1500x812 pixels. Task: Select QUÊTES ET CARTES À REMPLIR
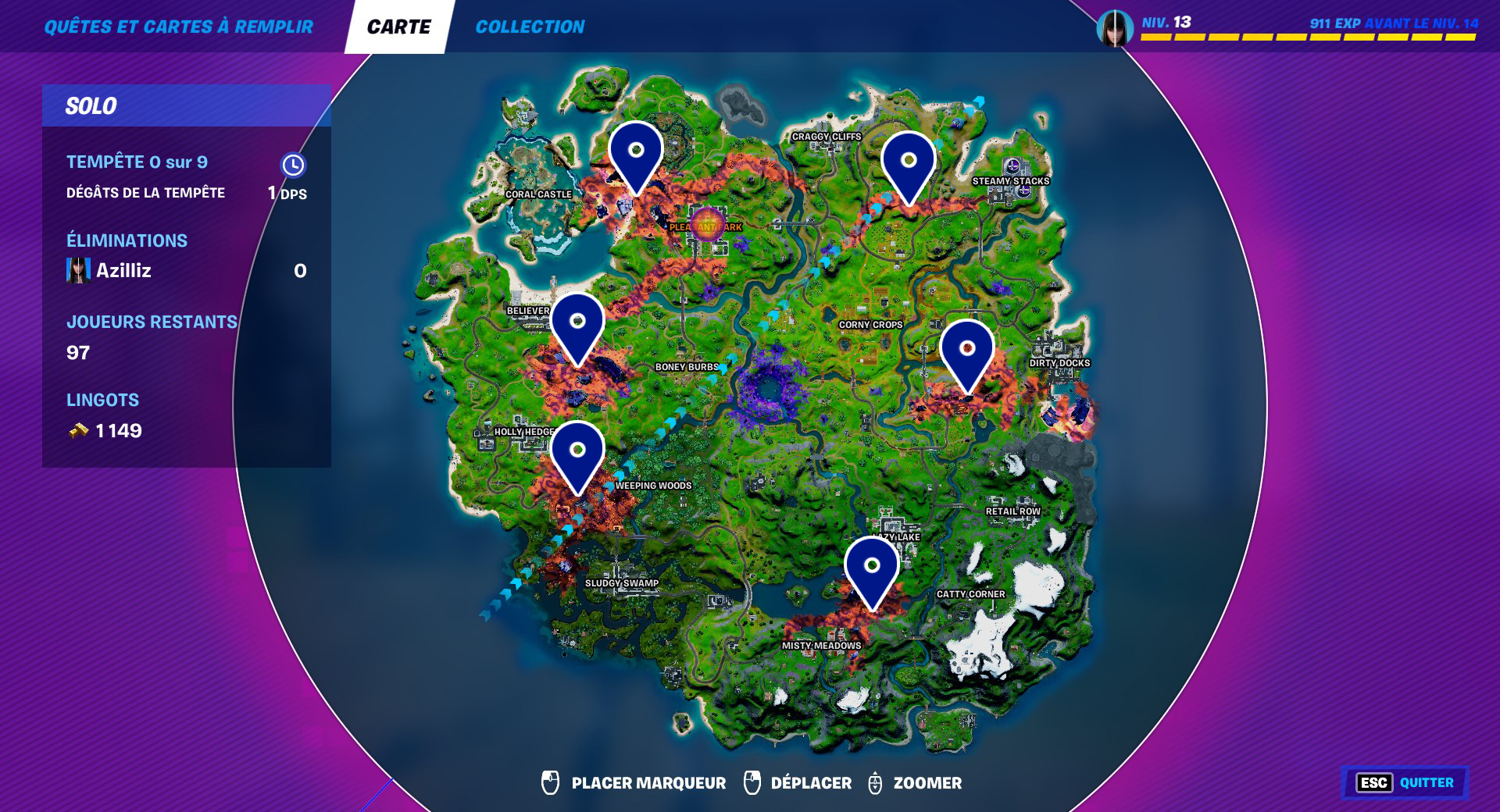pyautogui.click(x=179, y=25)
